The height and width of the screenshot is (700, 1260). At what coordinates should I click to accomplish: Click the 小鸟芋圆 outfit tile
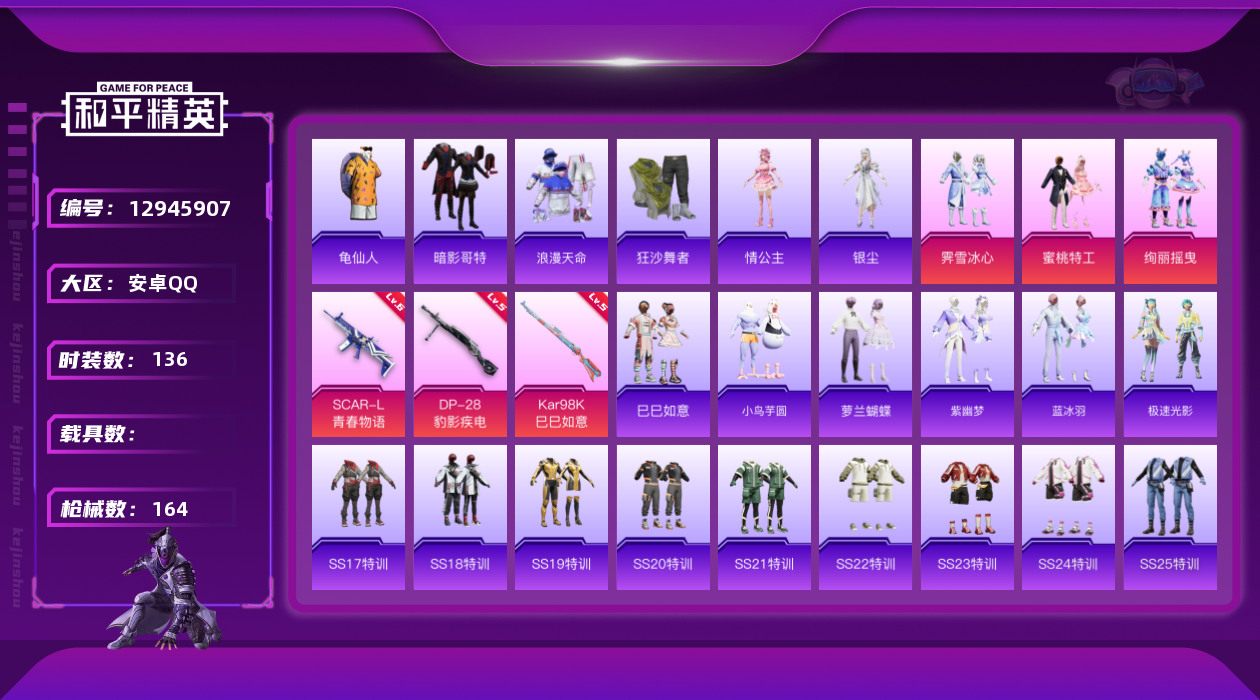(x=764, y=364)
